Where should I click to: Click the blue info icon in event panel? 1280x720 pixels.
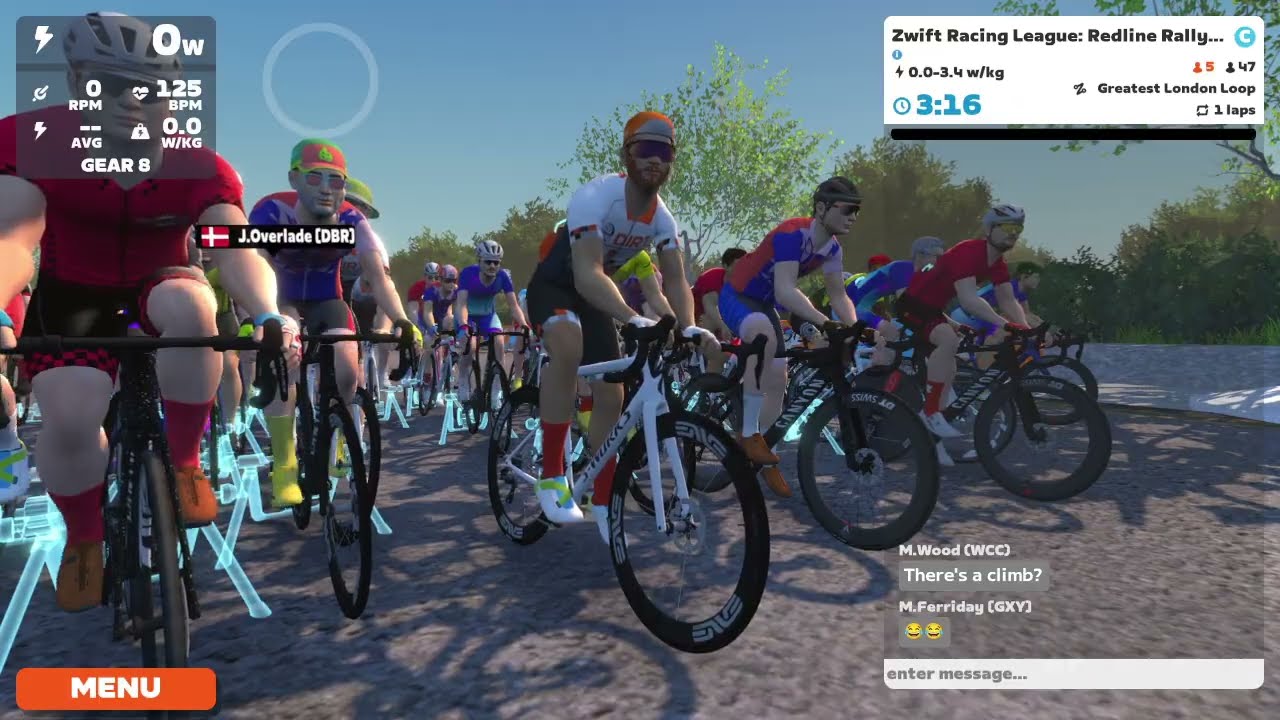pos(897,55)
